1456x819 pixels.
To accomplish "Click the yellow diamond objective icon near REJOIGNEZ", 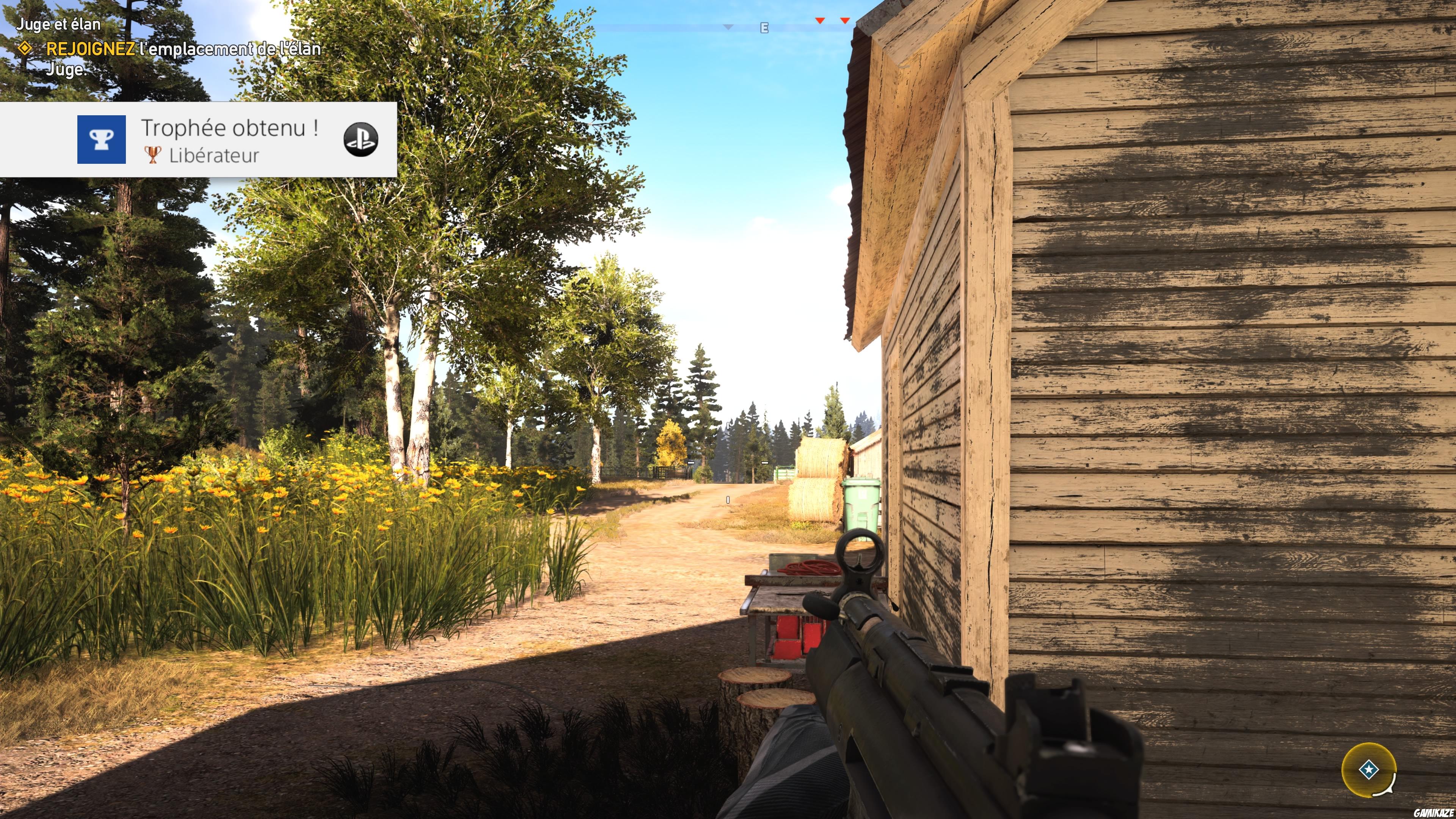I will point(25,50).
